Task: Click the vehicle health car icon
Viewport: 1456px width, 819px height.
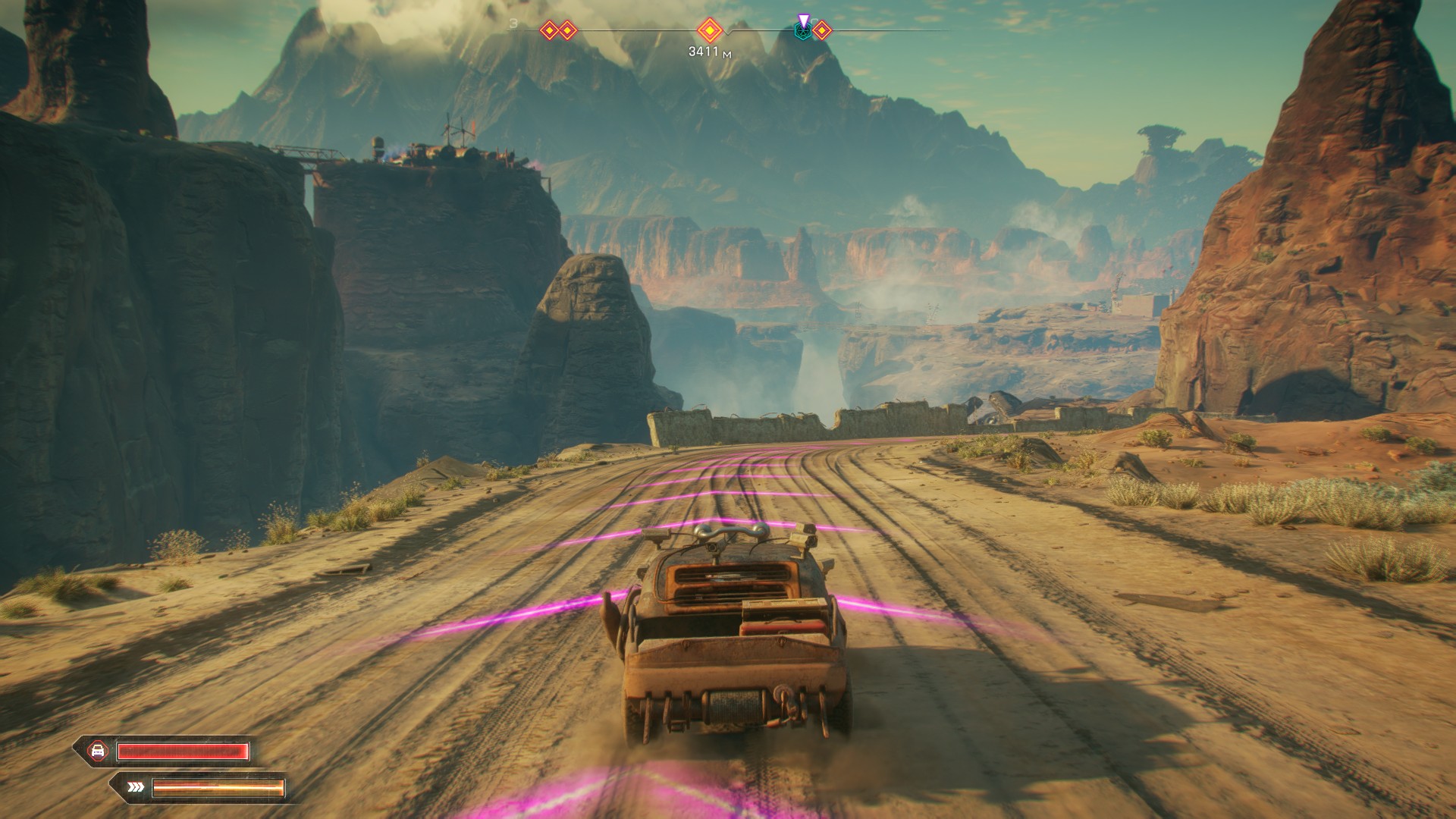Action: pos(98,751)
